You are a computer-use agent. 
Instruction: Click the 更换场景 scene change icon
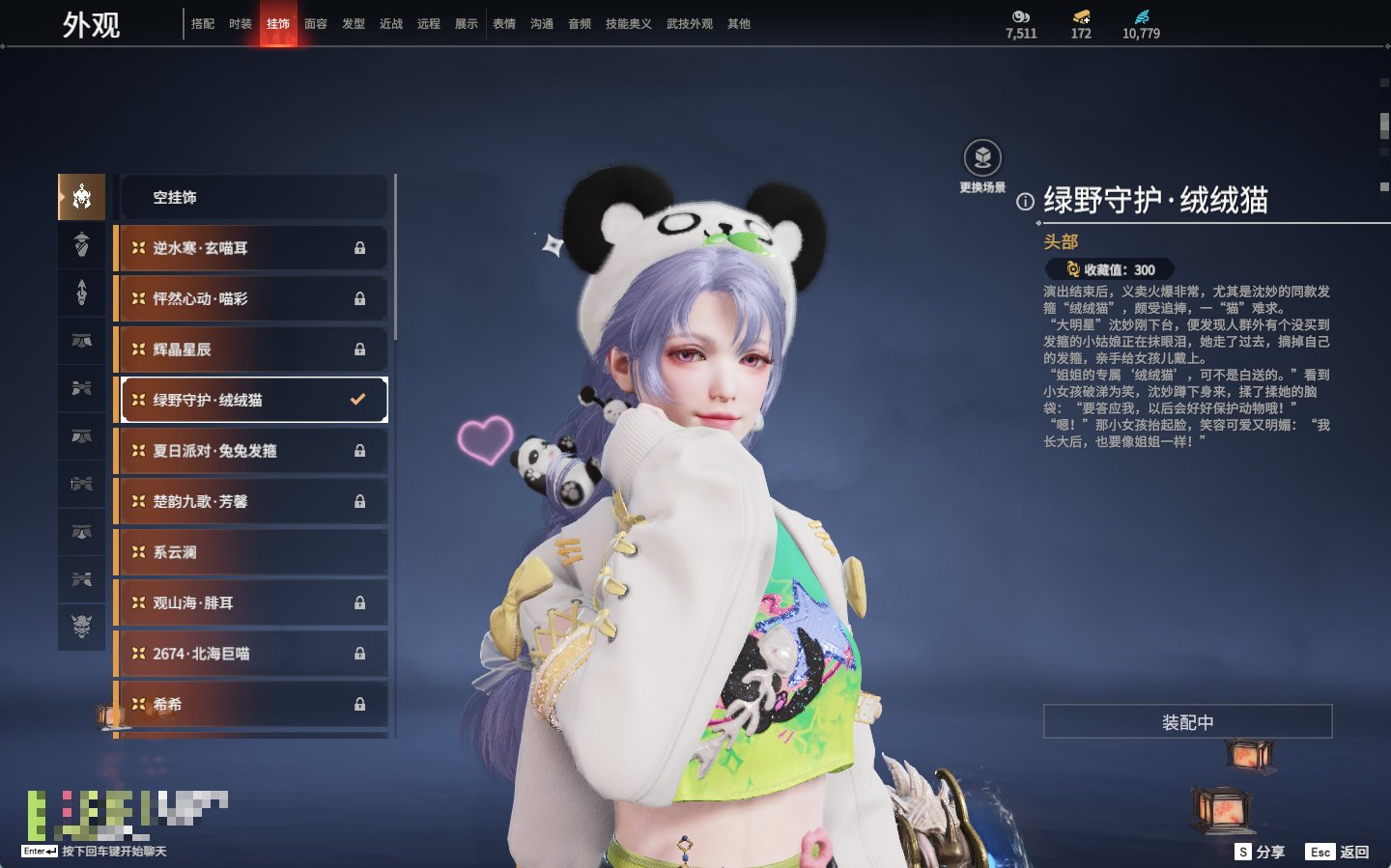(x=982, y=159)
